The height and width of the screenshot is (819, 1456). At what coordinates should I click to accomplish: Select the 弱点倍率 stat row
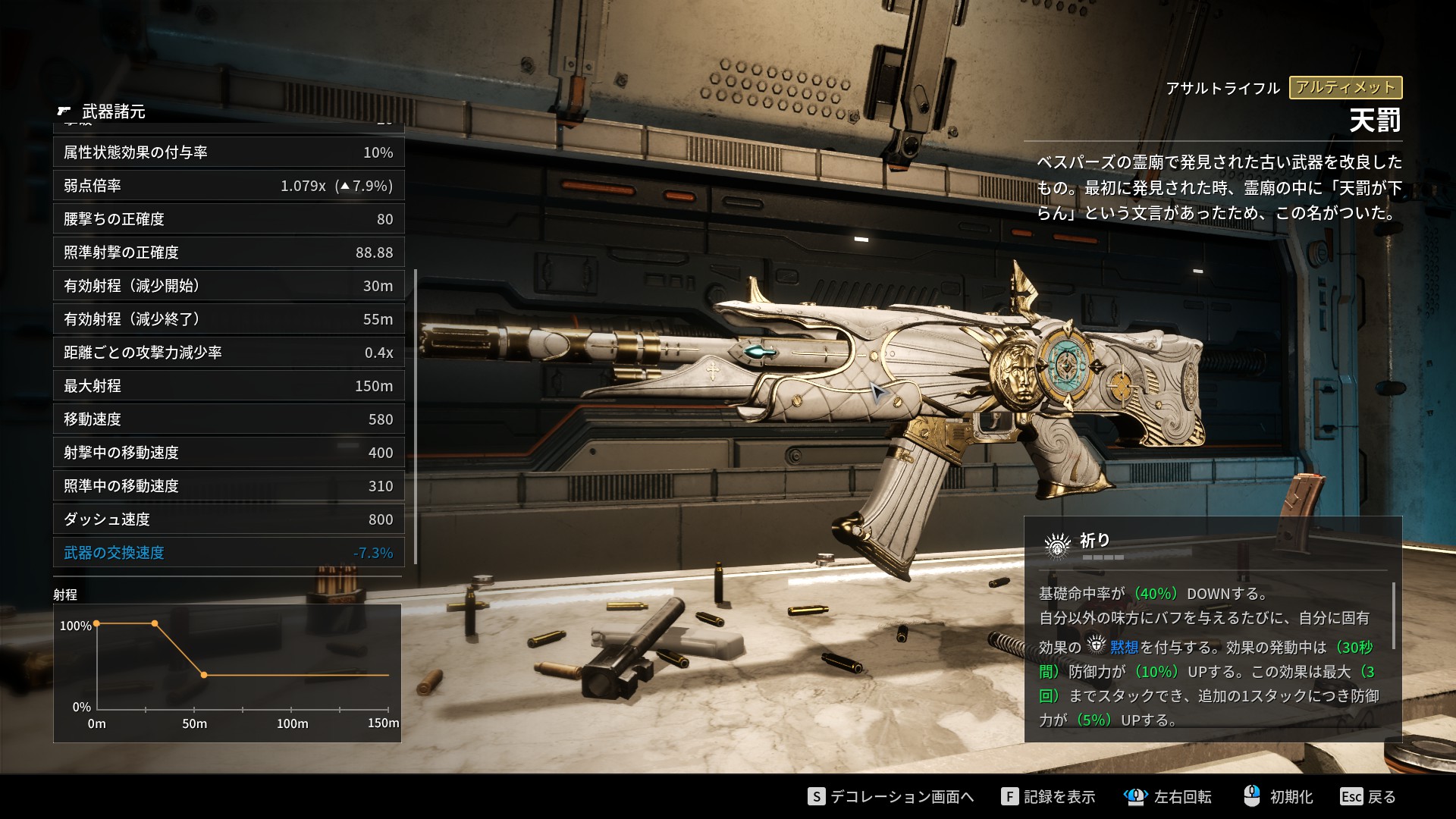(x=228, y=186)
